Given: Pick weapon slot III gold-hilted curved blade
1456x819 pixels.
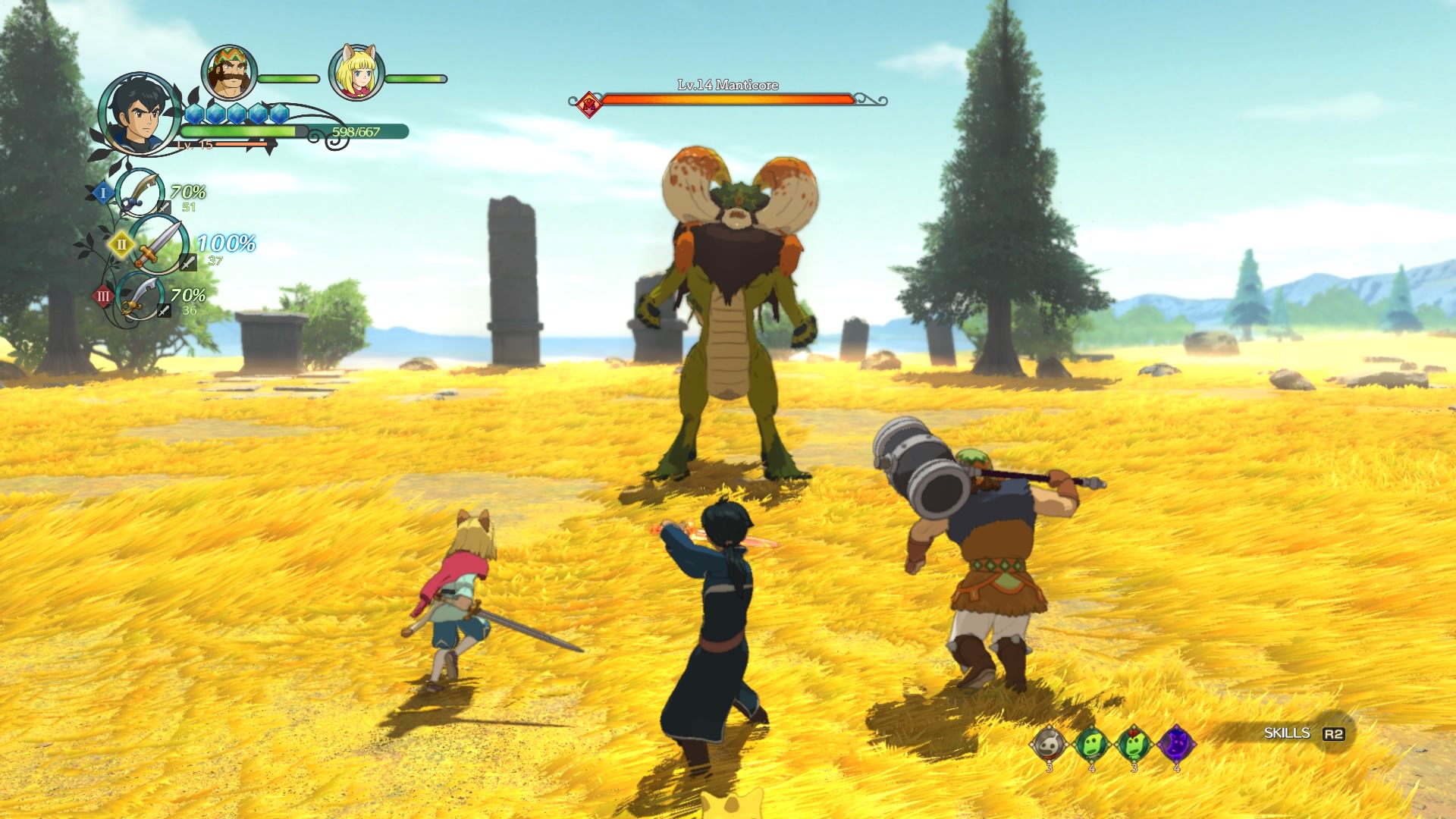Looking at the screenshot, I should tap(141, 297).
